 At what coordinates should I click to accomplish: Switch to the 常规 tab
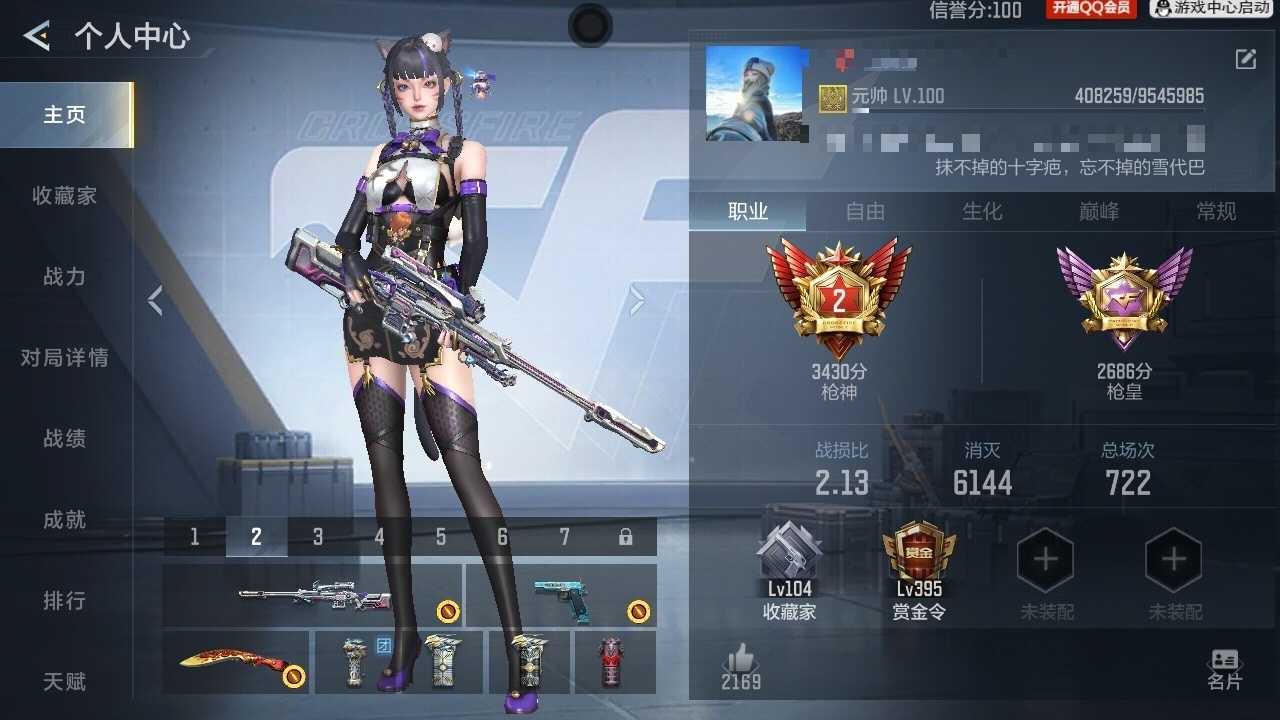click(1216, 212)
